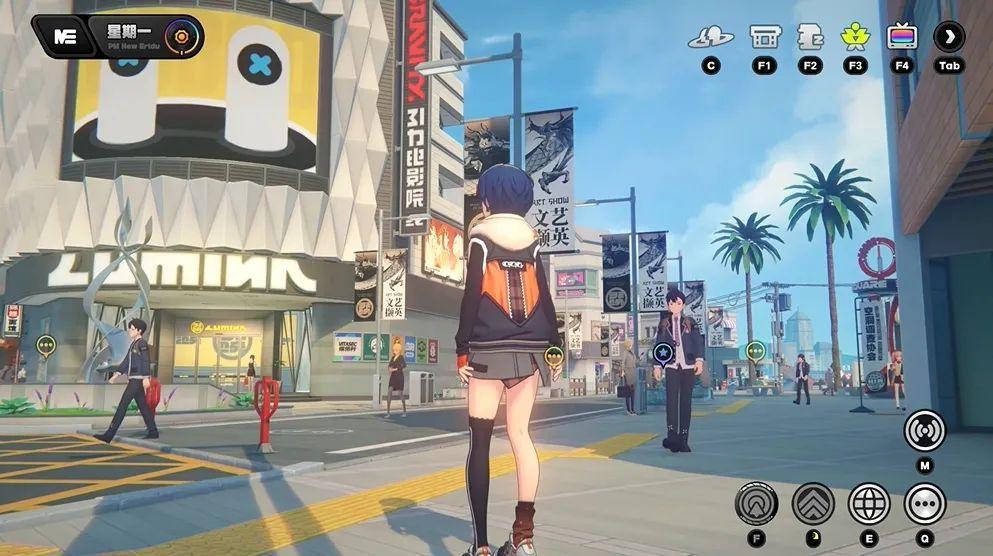Open the main menu via the NE button
993x556 pixels.
click(66, 37)
